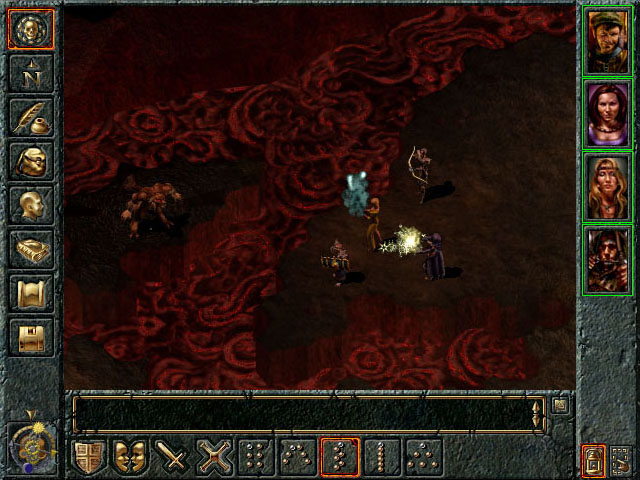640x480 pixels.
Task: Click the clock to pause the game
Action: click(x=31, y=441)
